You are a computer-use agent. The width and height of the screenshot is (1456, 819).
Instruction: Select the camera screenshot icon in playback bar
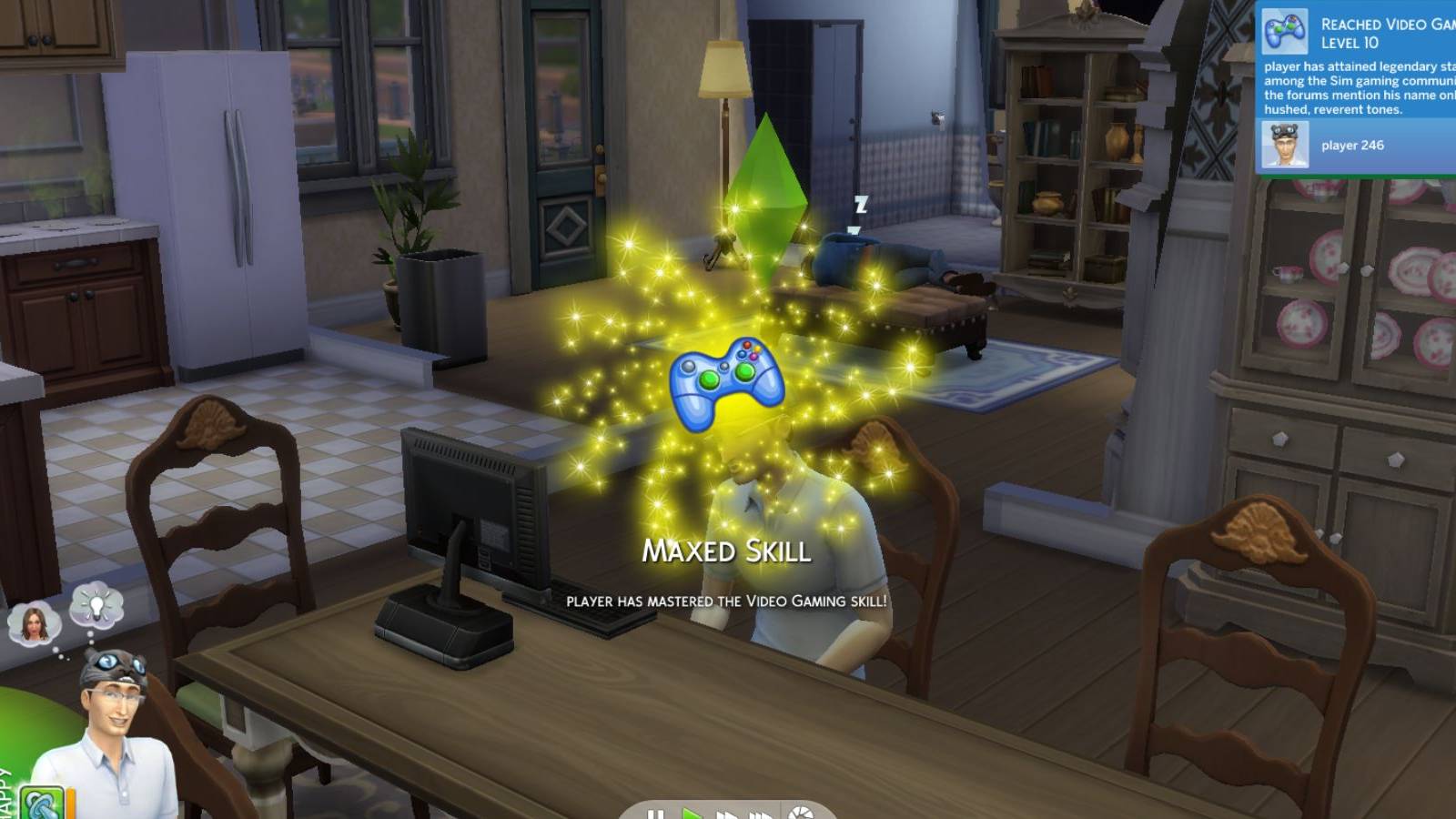(x=801, y=812)
